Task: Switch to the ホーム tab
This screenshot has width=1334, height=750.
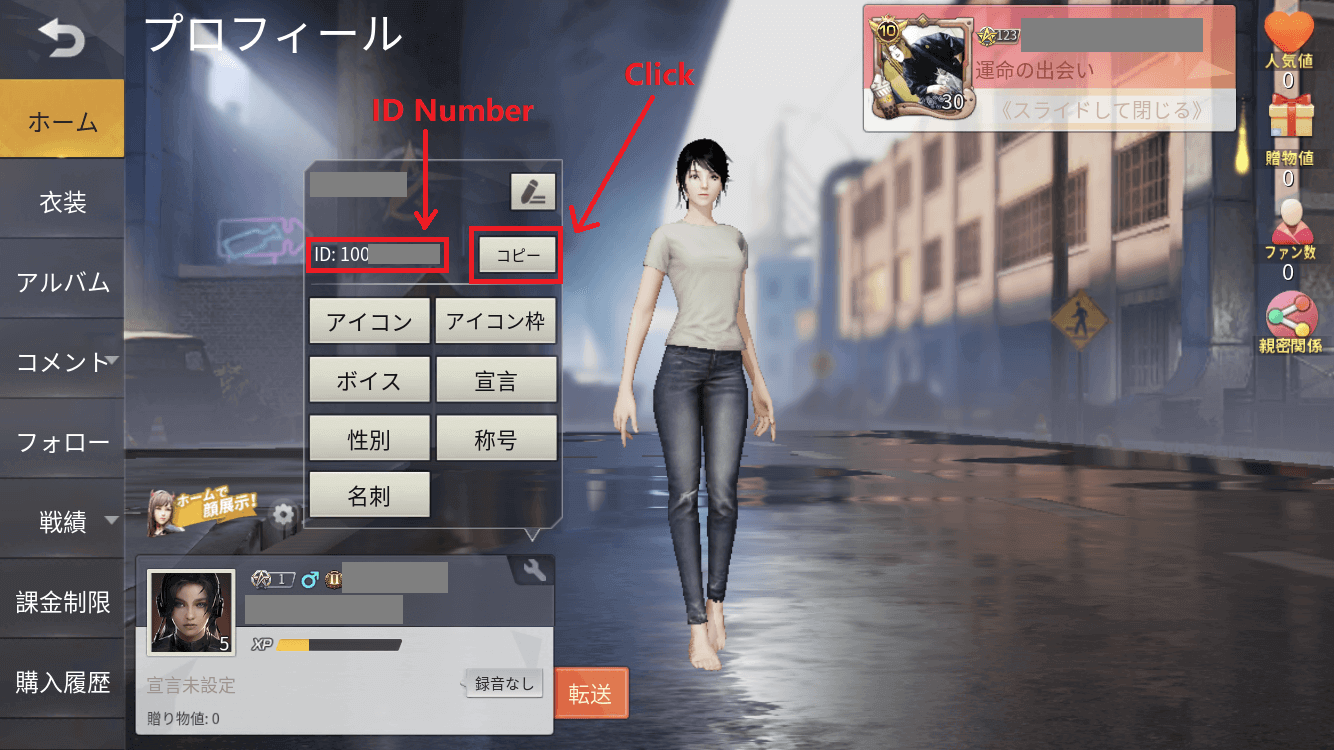Action: click(x=62, y=123)
